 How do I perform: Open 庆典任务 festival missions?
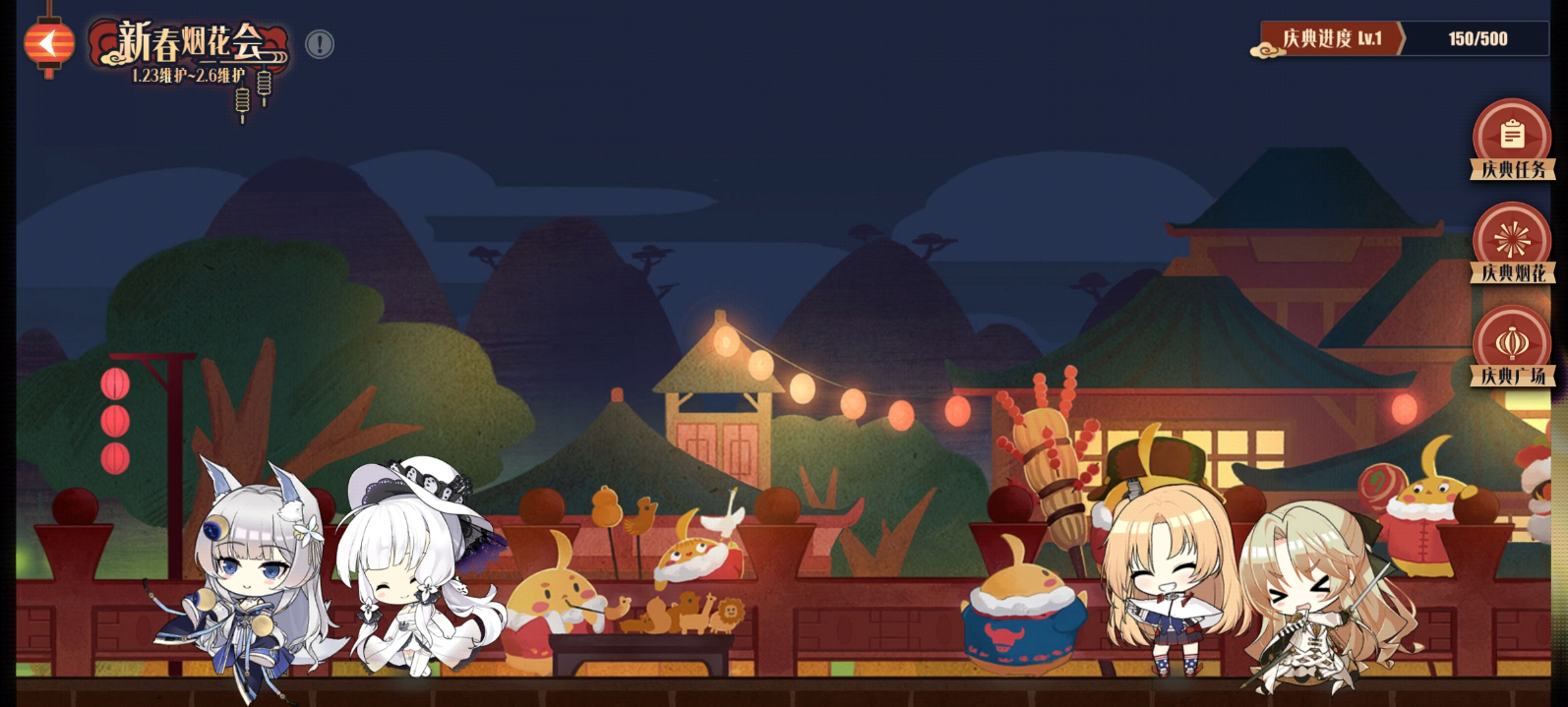[x=1512, y=140]
